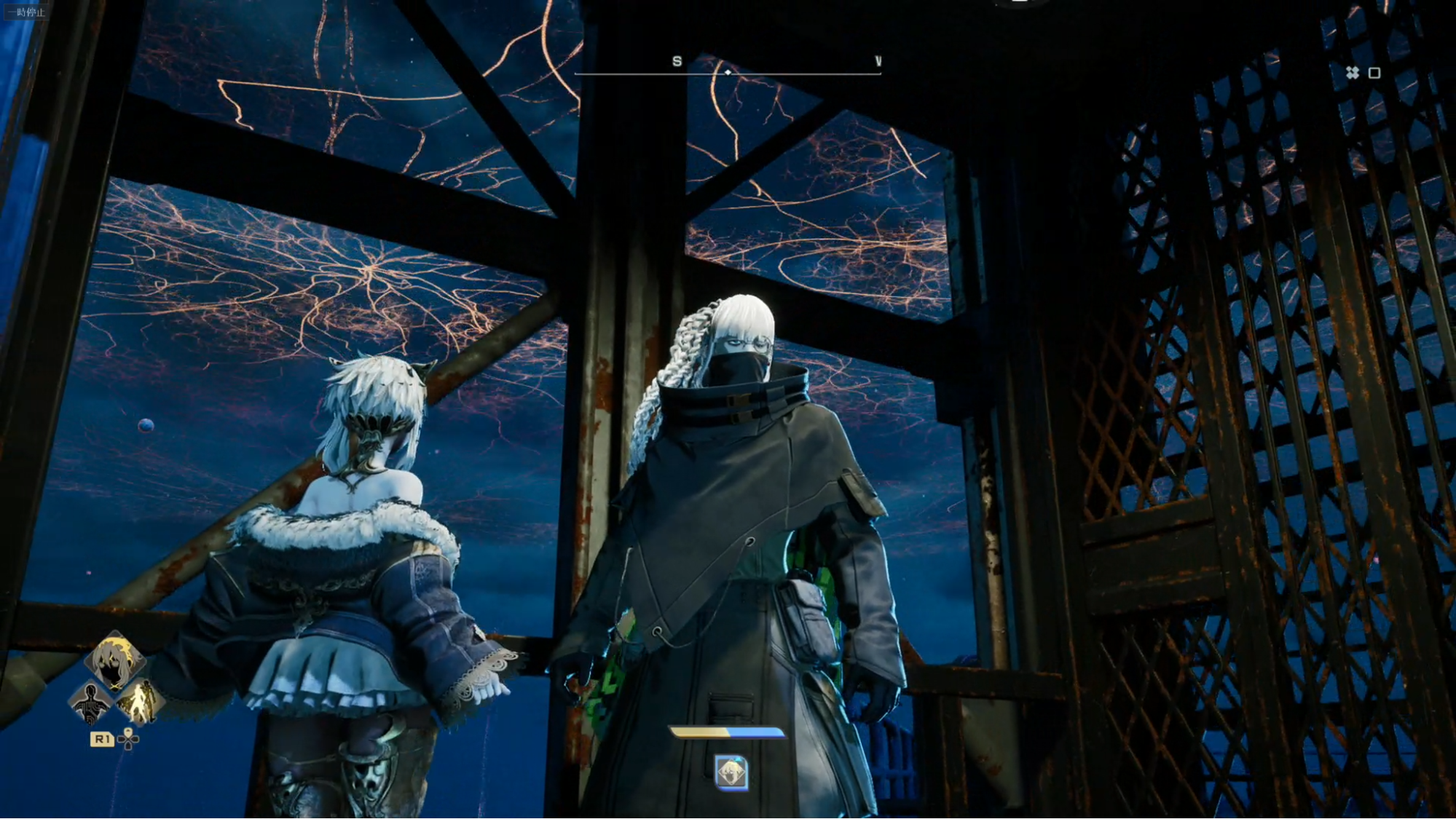The height and width of the screenshot is (819, 1456).
Task: Click the blue-framed partner portrait icon
Action: 731,772
